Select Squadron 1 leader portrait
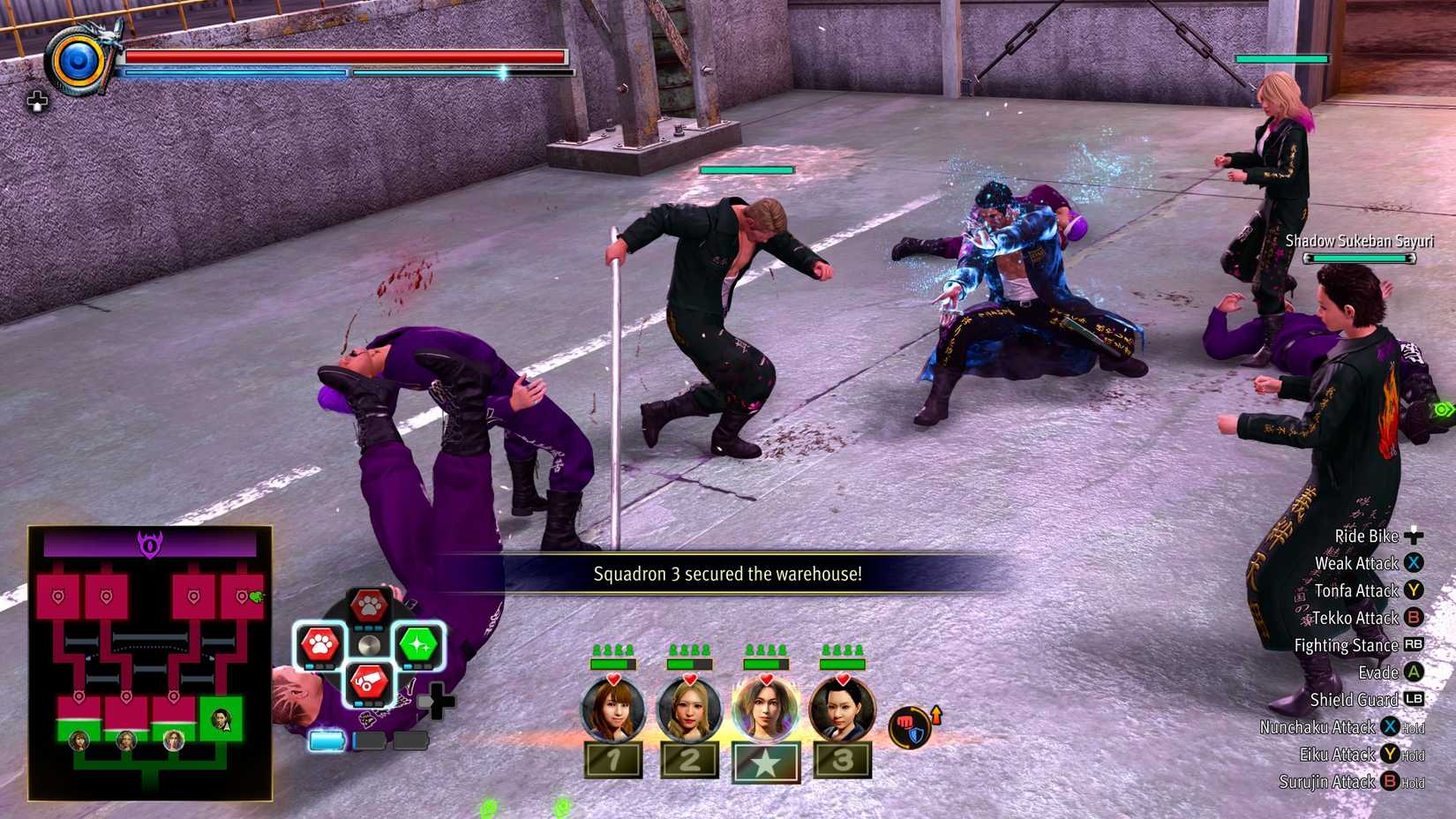Viewport: 1456px width, 819px height. tap(612, 710)
